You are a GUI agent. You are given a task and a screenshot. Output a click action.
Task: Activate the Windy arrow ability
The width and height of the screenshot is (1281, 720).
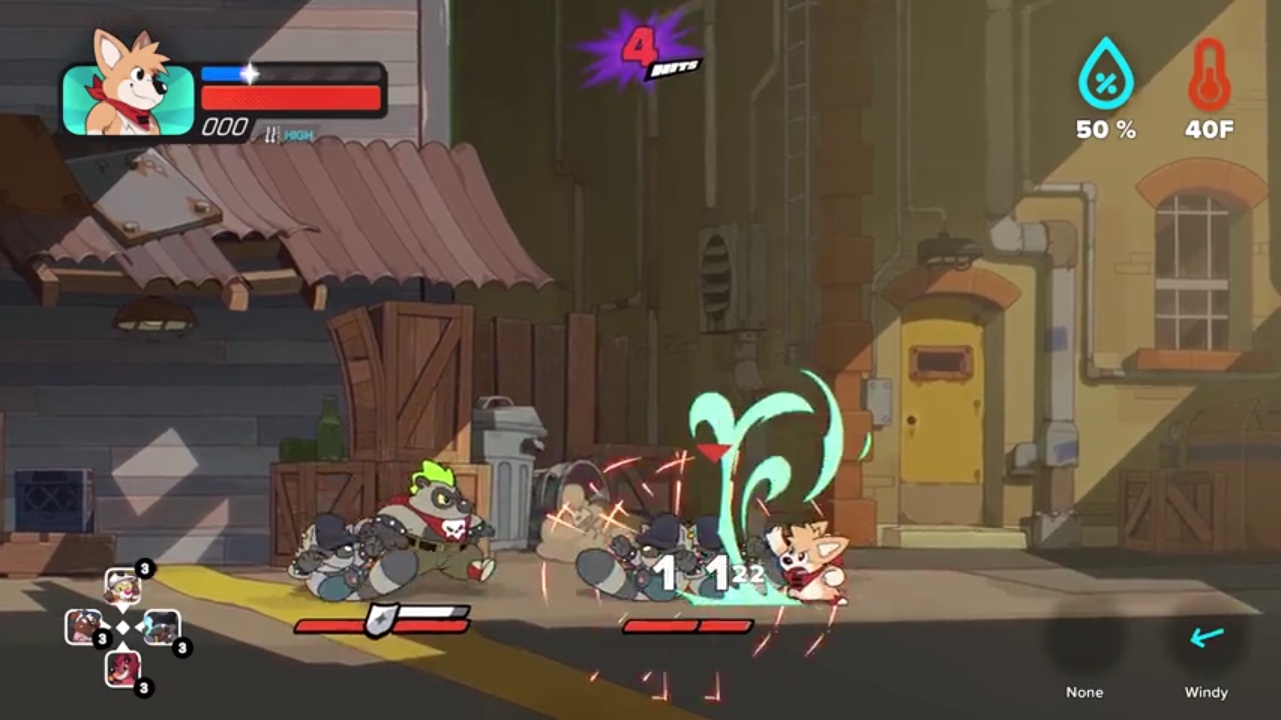click(x=1206, y=639)
